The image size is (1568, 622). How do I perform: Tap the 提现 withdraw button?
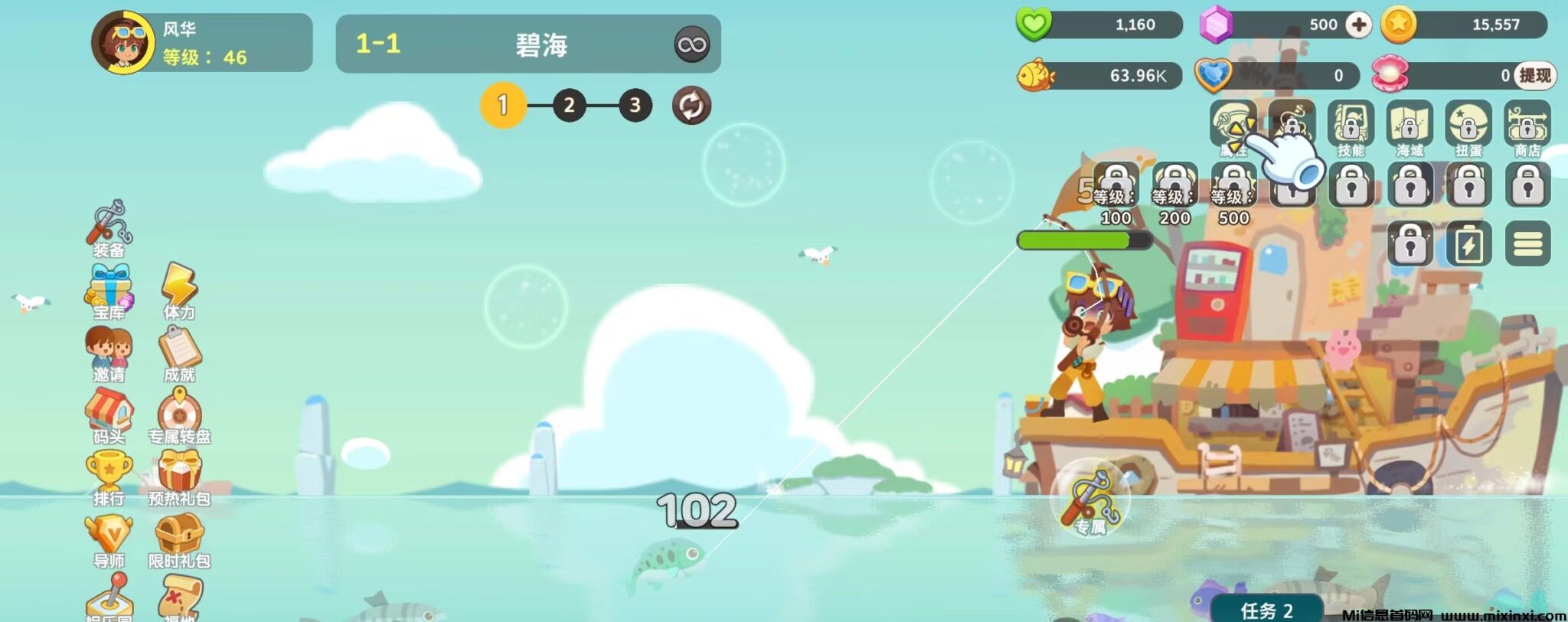pos(1534,75)
